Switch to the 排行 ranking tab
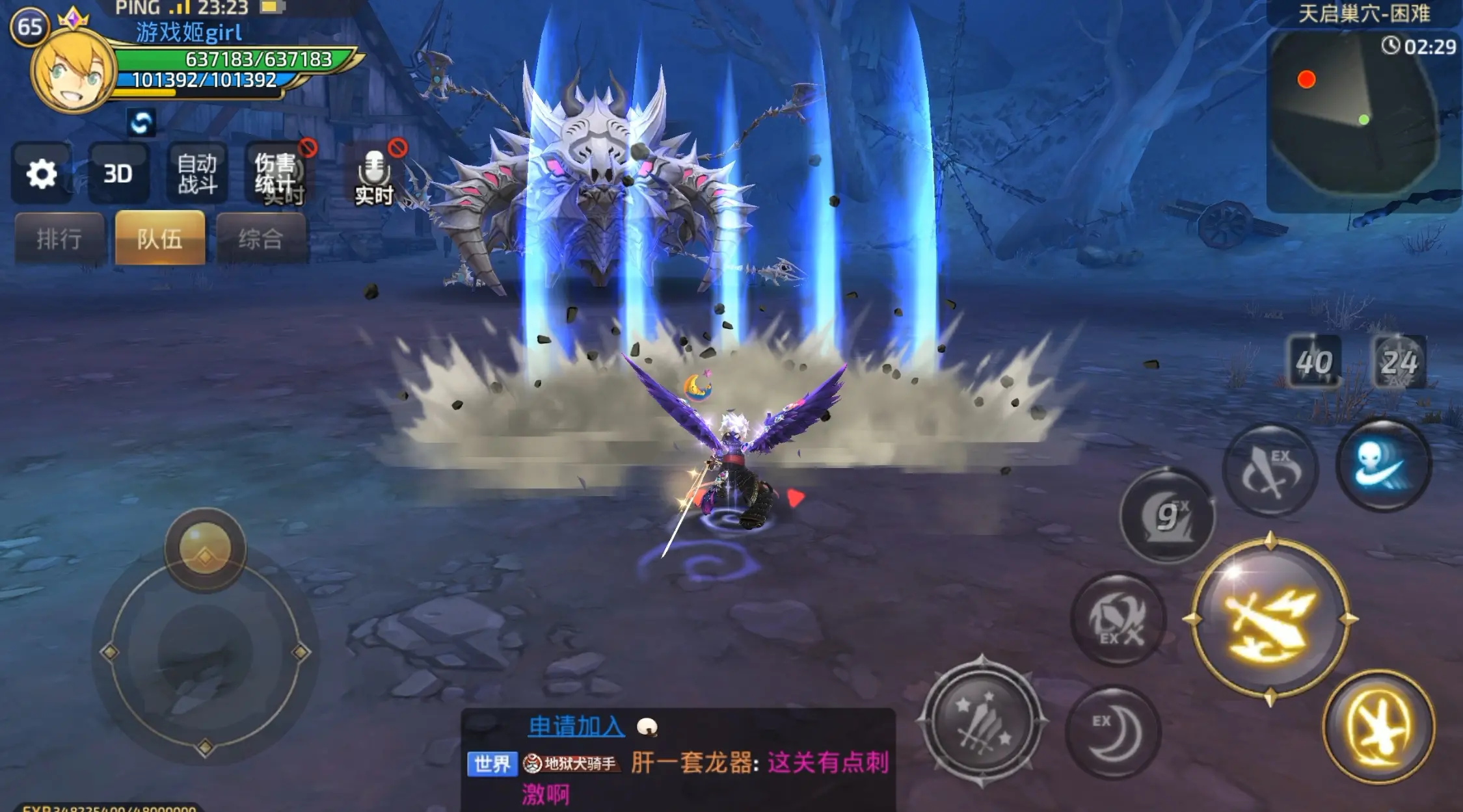Image resolution: width=1463 pixels, height=812 pixels. (59, 239)
